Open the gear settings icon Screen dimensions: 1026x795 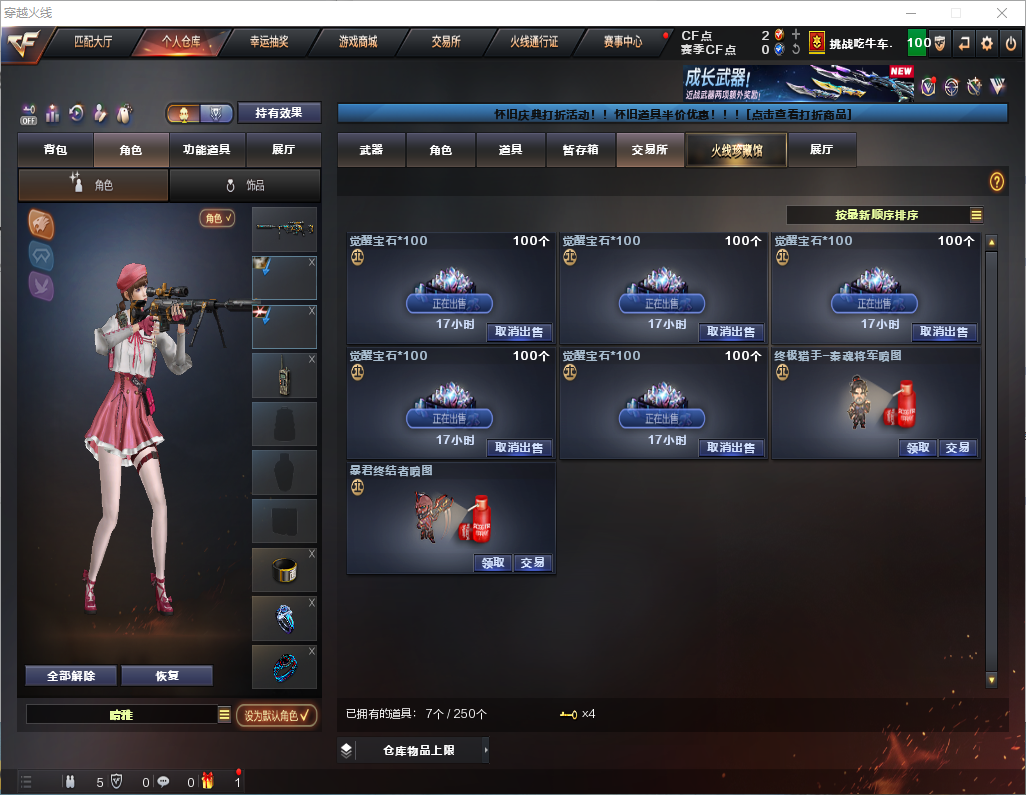coord(987,43)
